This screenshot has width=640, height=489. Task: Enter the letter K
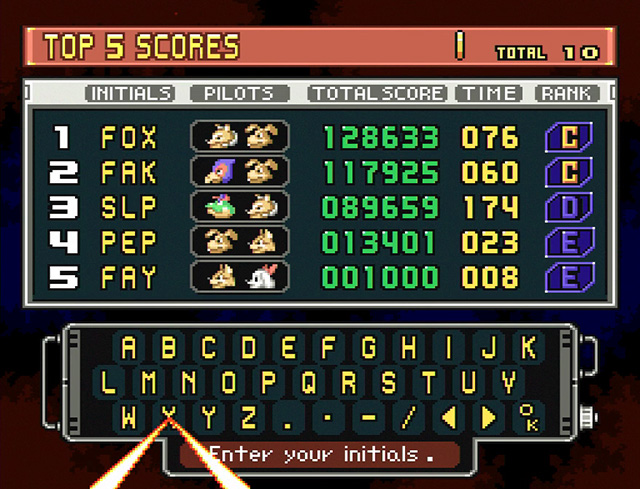coord(528,348)
